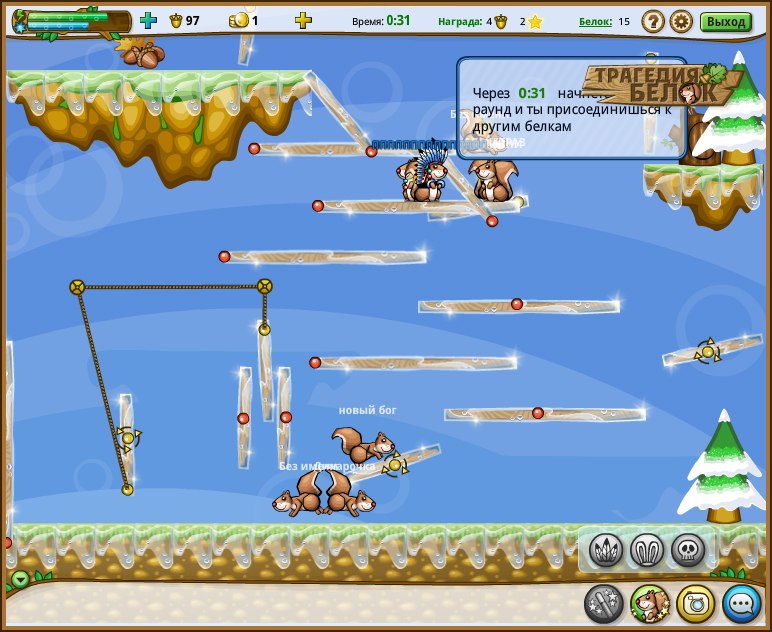772x632 pixels.
Task: Select the skull ability icon
Action: [x=688, y=549]
